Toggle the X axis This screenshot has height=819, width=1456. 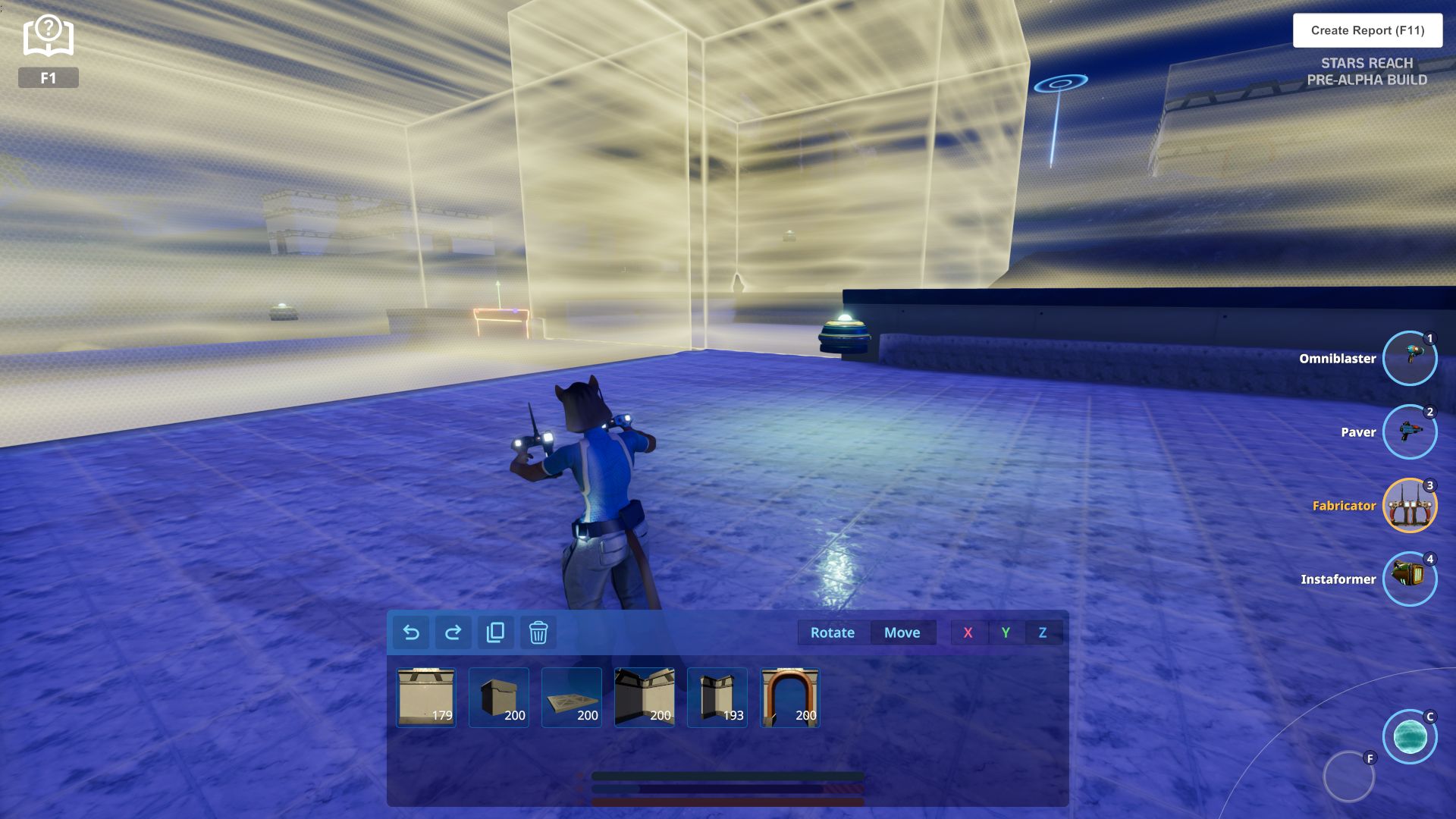[968, 632]
